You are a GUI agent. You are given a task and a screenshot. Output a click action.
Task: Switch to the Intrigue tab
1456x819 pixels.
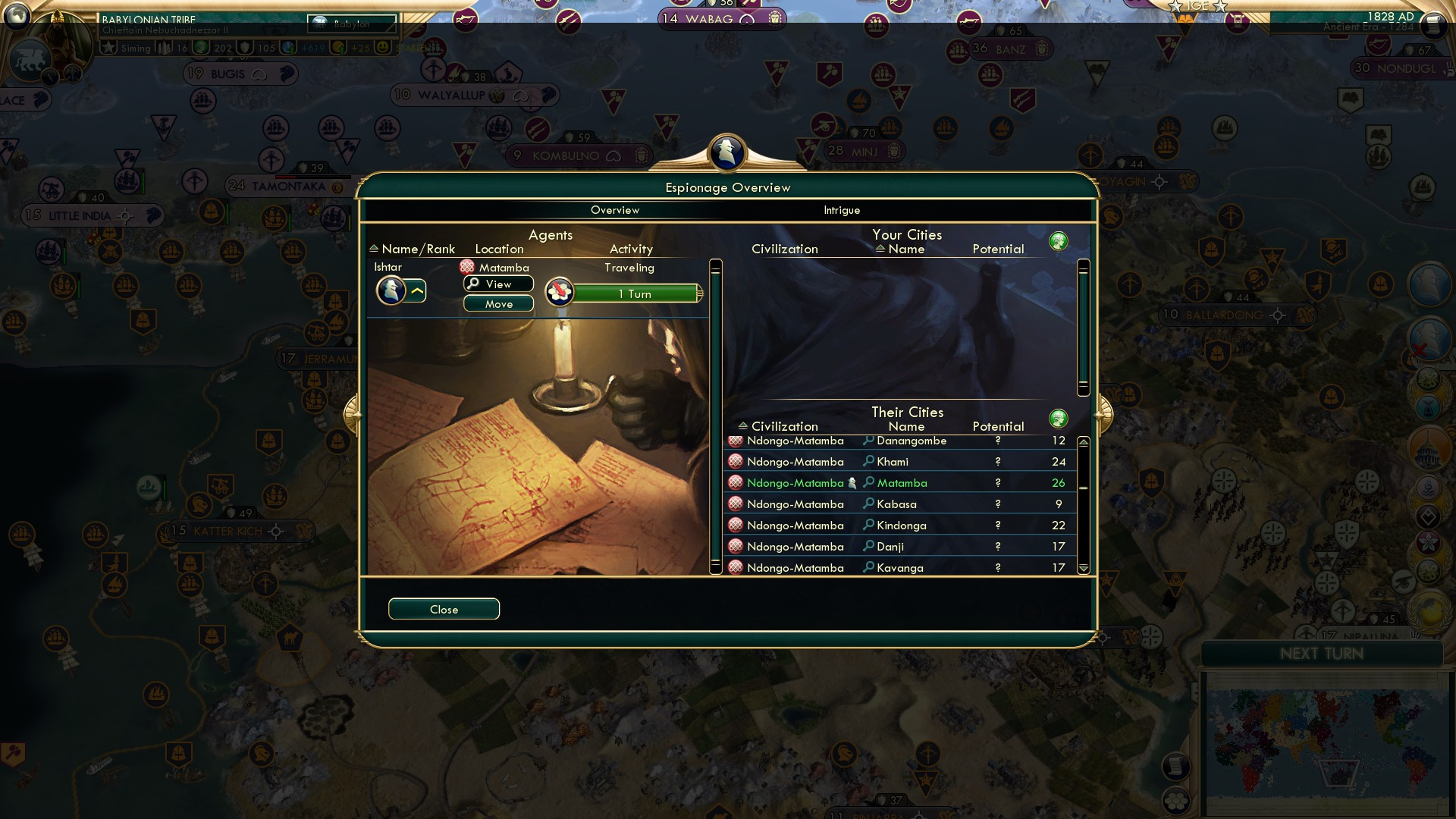(x=841, y=210)
